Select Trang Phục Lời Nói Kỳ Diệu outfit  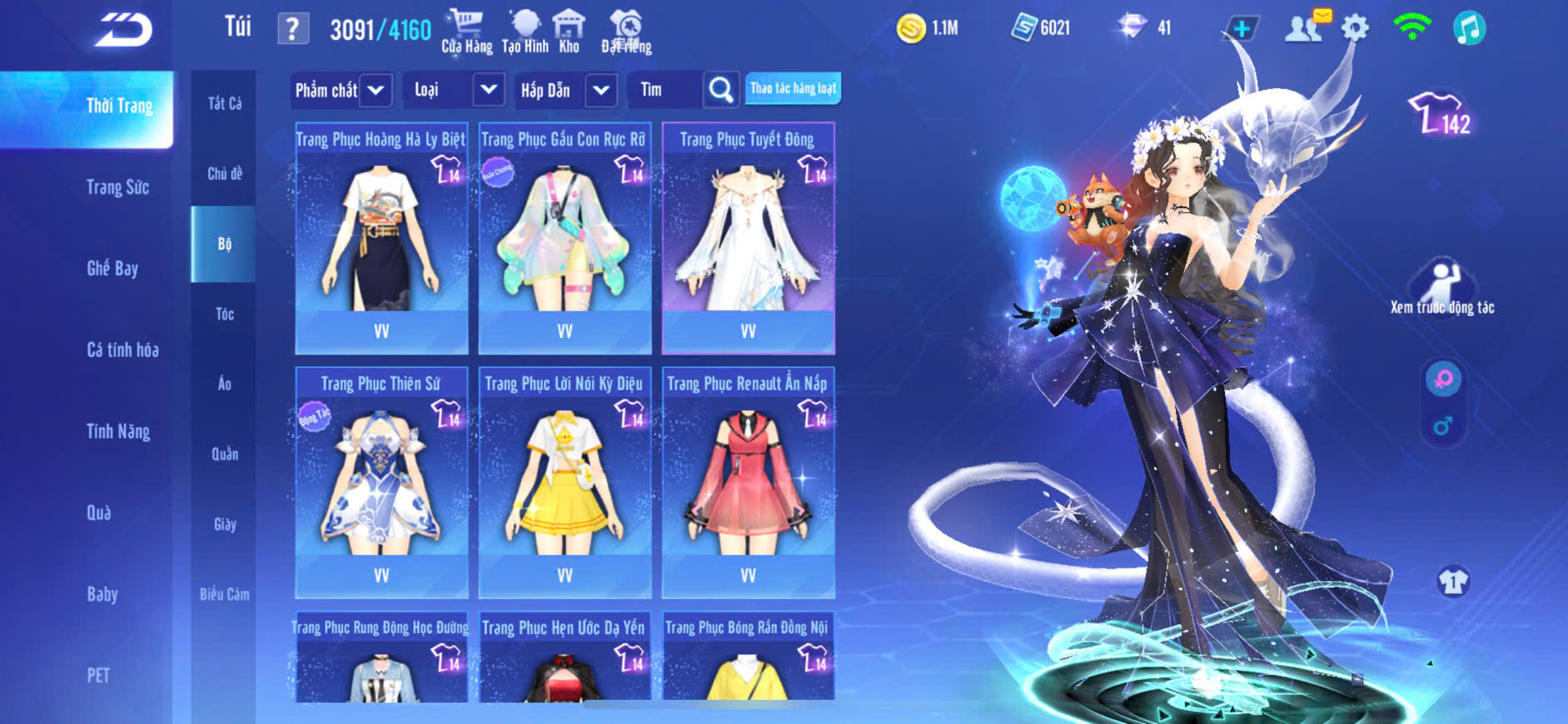point(565,483)
